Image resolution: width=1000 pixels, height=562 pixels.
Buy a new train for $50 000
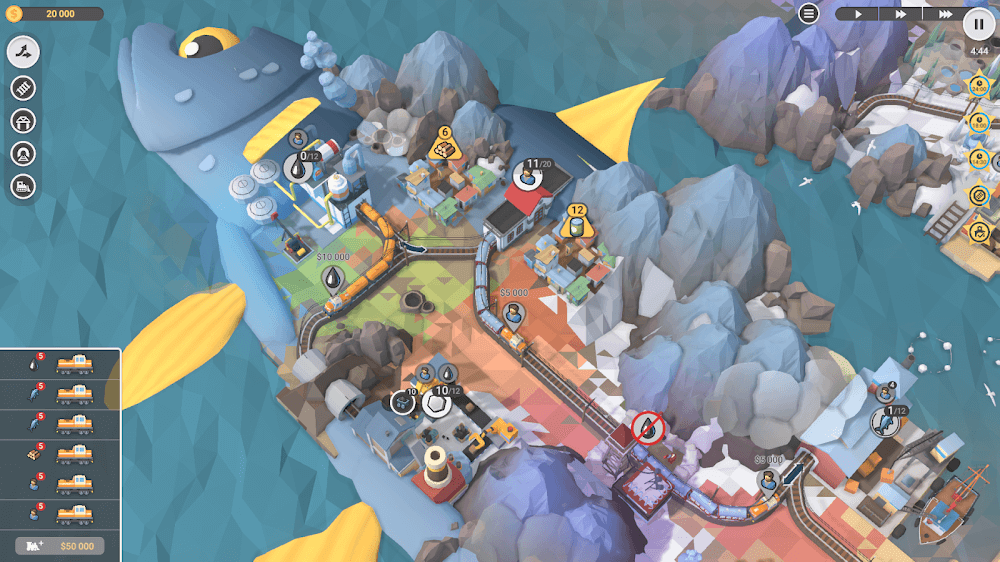click(60, 546)
